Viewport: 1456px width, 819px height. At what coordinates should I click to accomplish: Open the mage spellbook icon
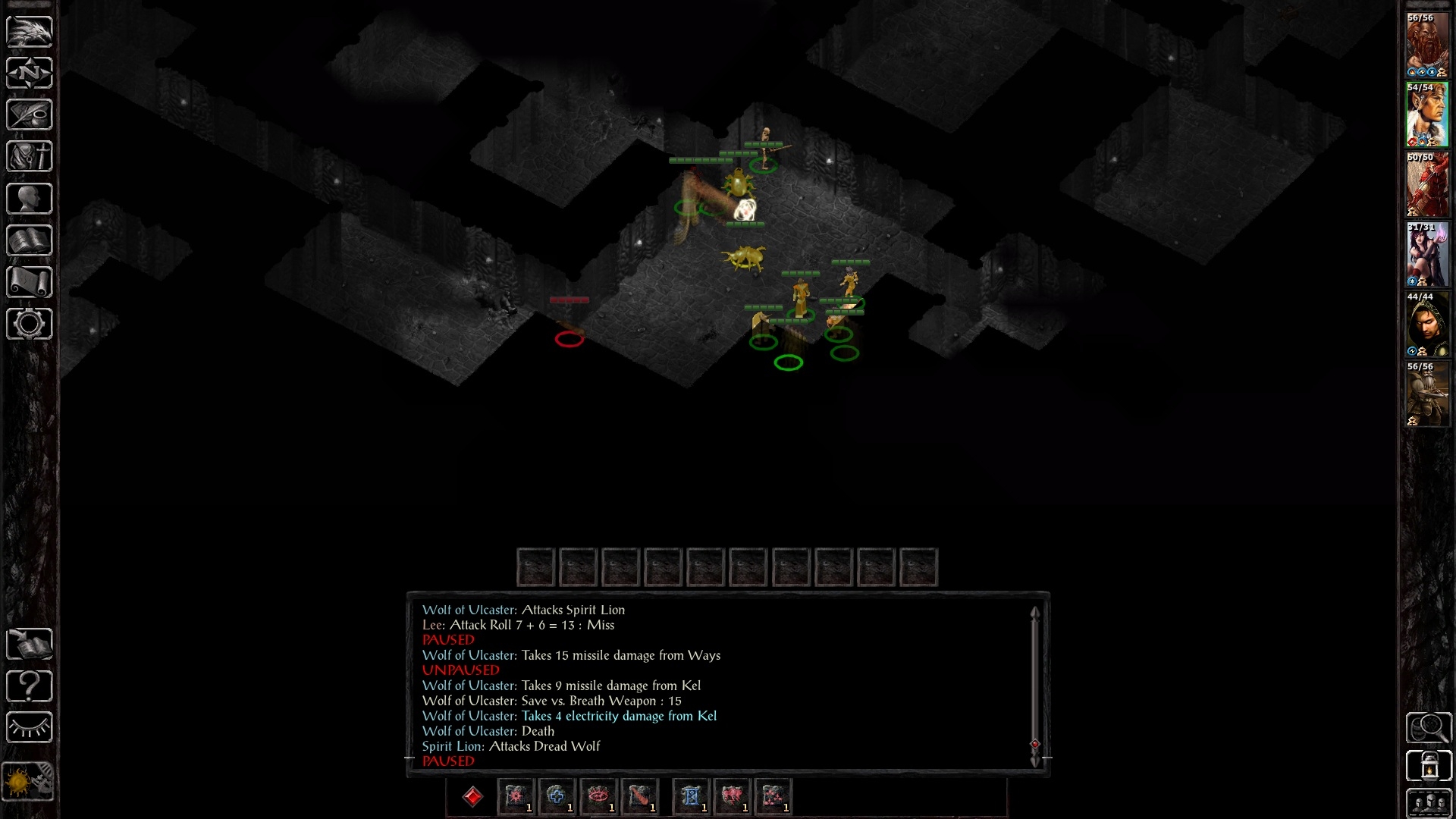point(30,240)
